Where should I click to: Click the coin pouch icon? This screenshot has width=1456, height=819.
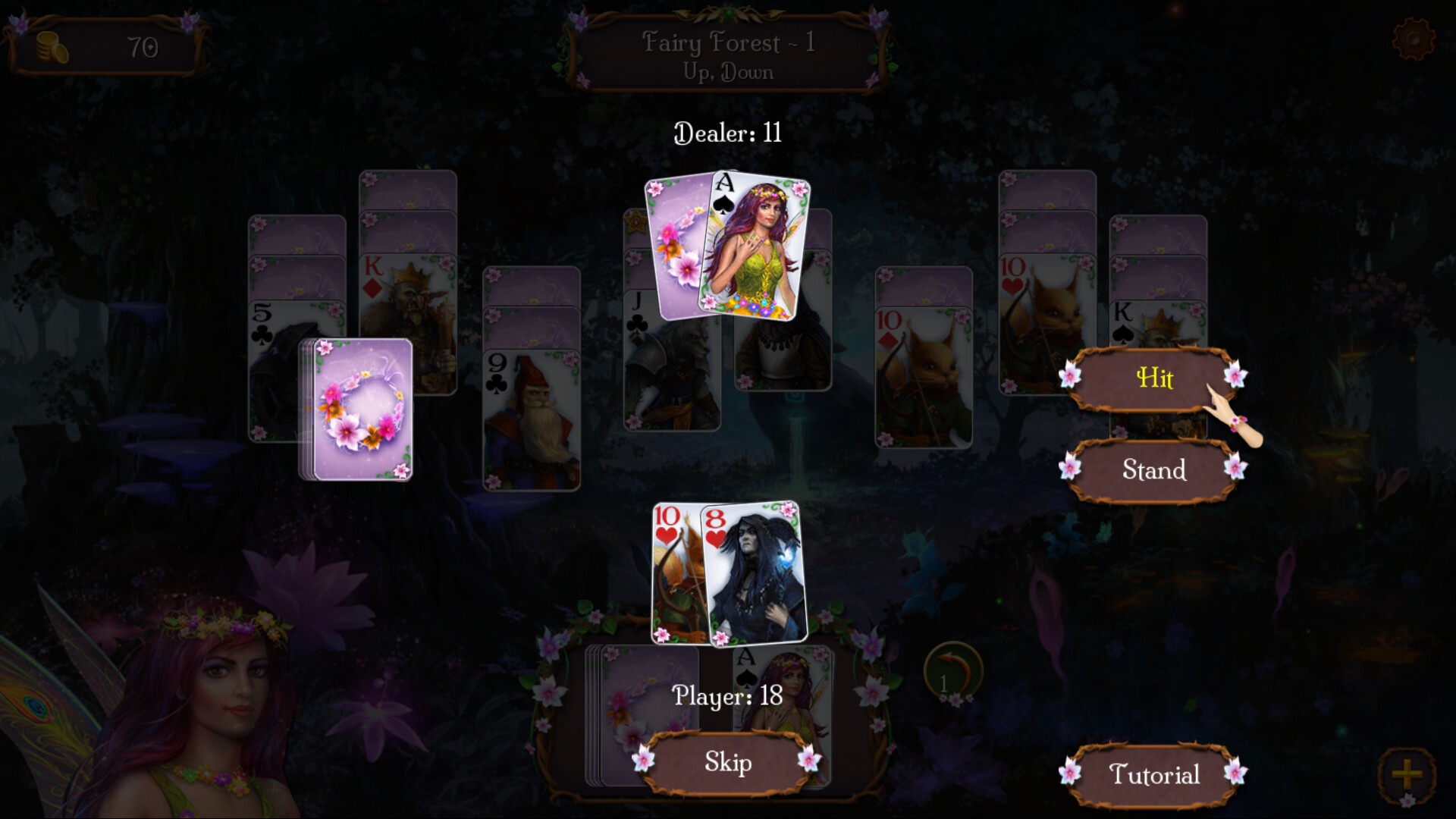50,45
